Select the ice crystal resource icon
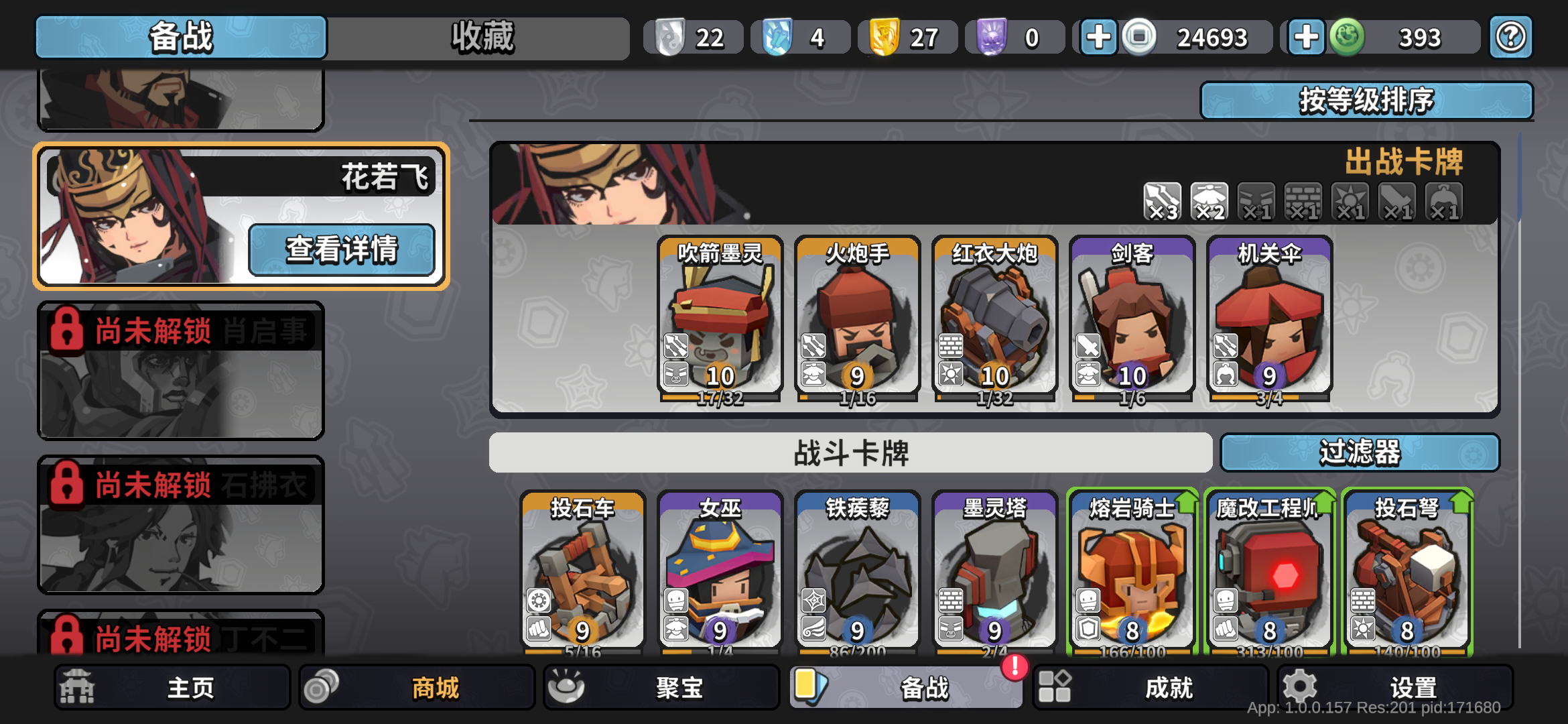Image resolution: width=1568 pixels, height=724 pixels. pyautogui.click(x=776, y=37)
